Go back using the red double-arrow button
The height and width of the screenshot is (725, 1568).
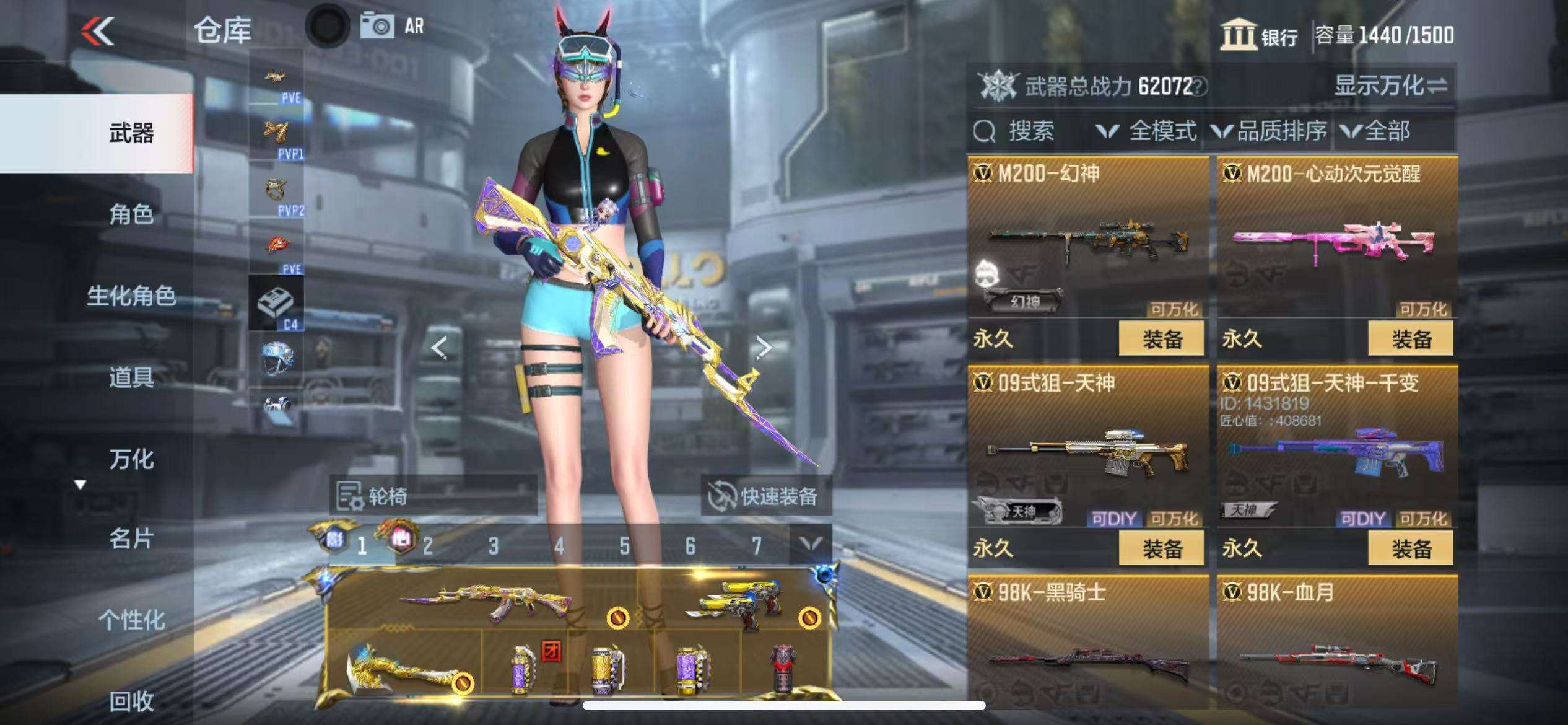coord(98,31)
